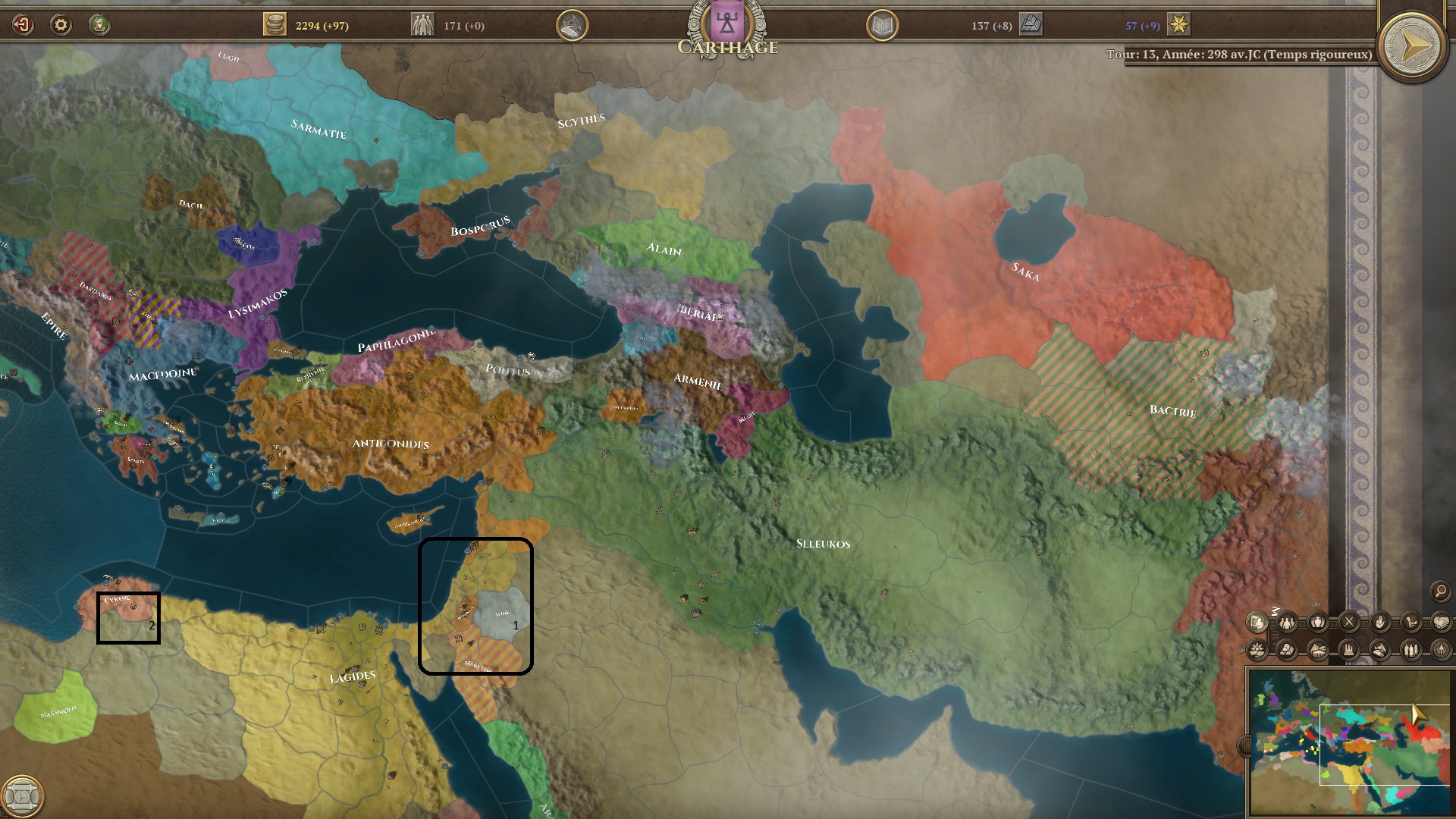Select the raised hand map mode

click(1379, 623)
